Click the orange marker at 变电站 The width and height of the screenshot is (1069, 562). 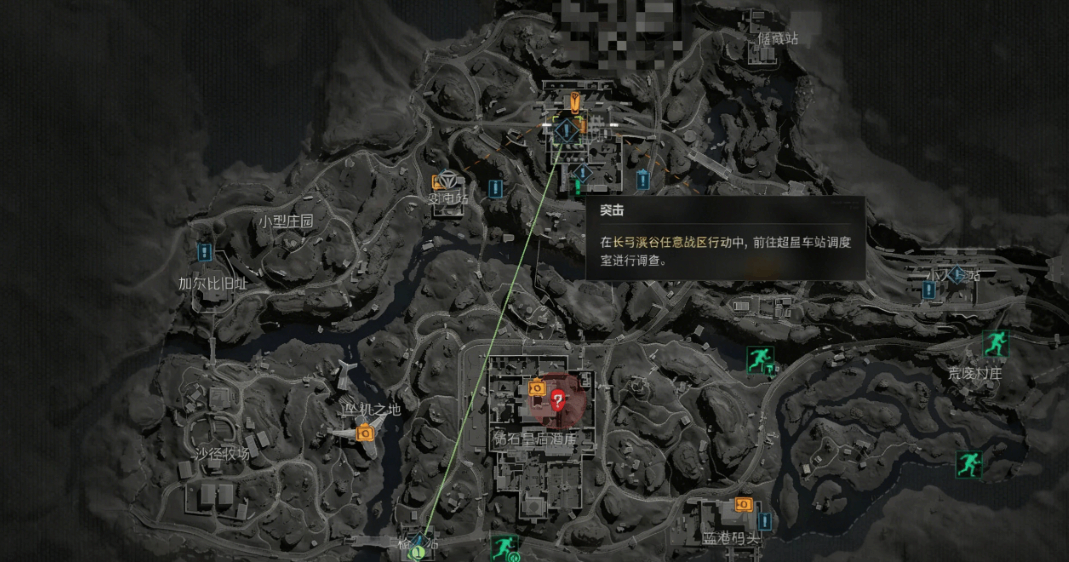(x=438, y=182)
